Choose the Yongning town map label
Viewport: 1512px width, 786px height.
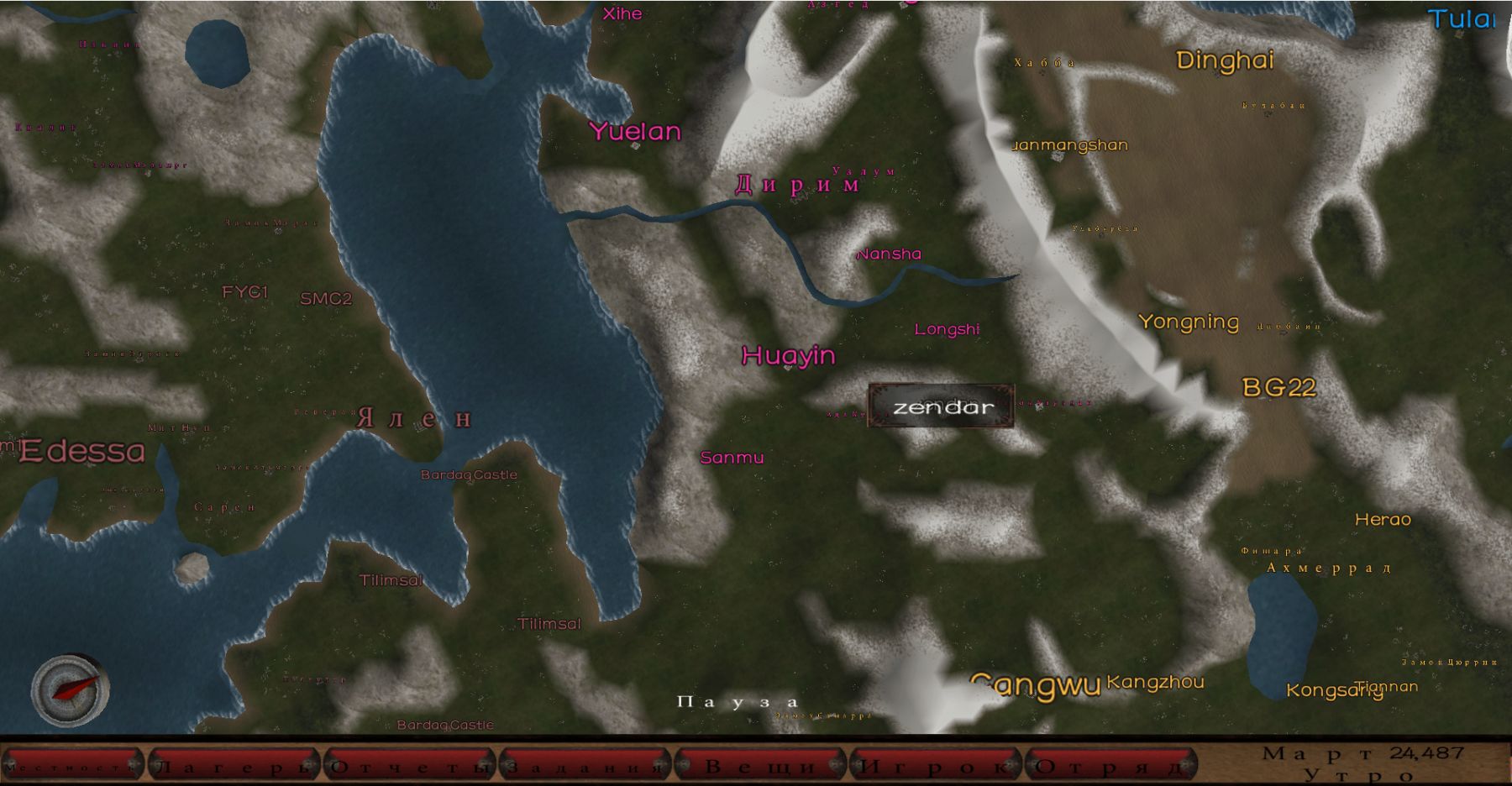coord(1188,322)
